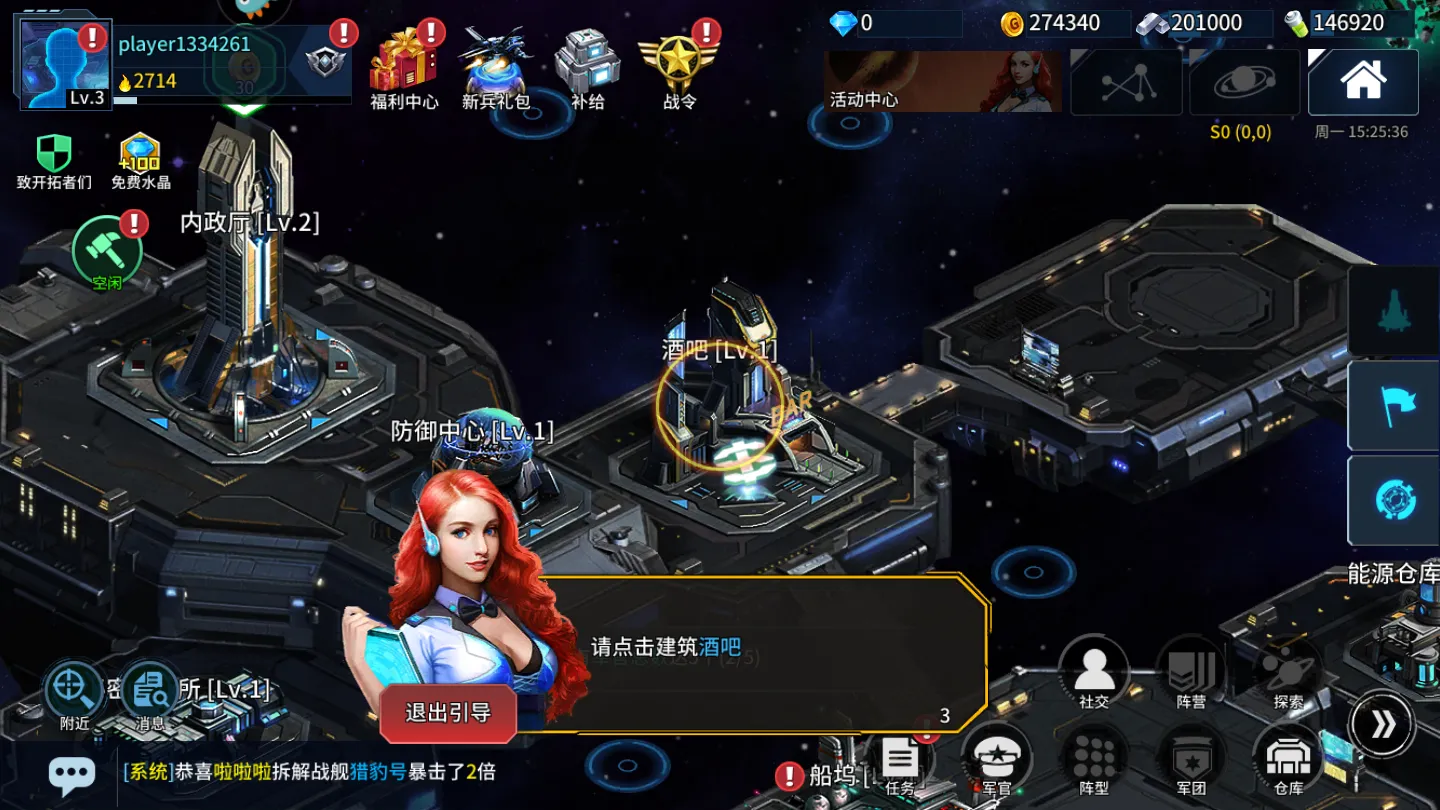Open the 社交 social menu
Viewport: 1440px width, 810px height.
coord(1094,672)
